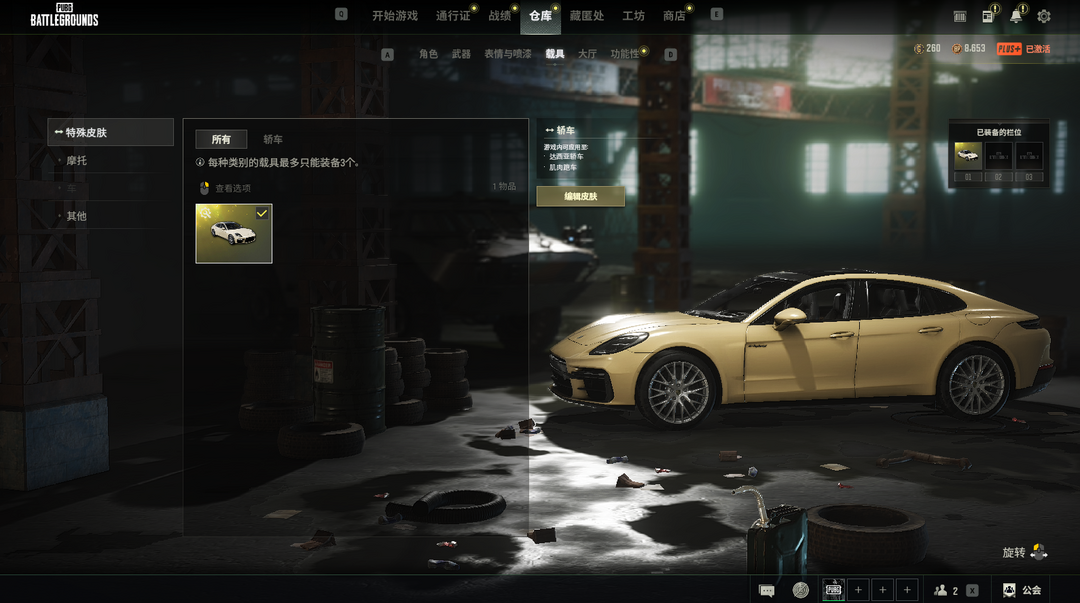
Task: Go to the 藏匿处 hideout tab
Action: tap(586, 16)
